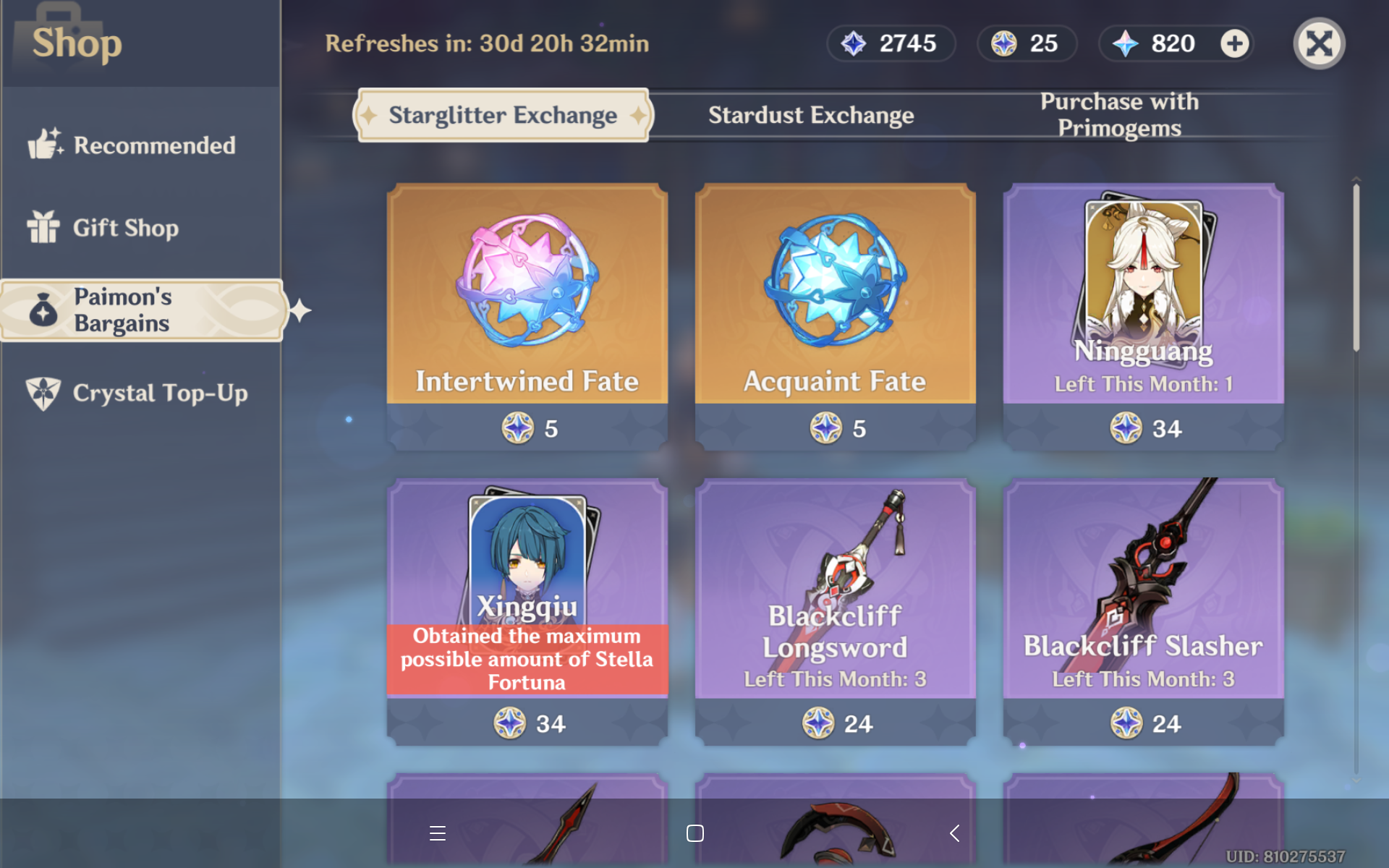Screen dimensions: 1389x868
Task: Open the Gift Shop section
Action: click(45, 228)
